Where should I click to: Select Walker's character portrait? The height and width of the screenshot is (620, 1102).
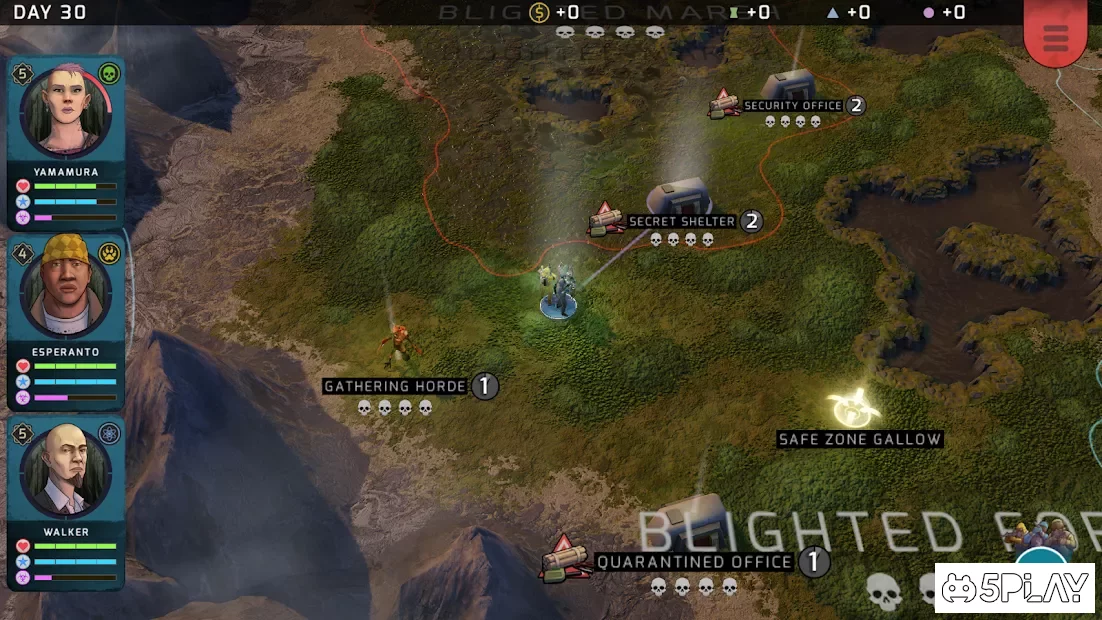(66, 471)
